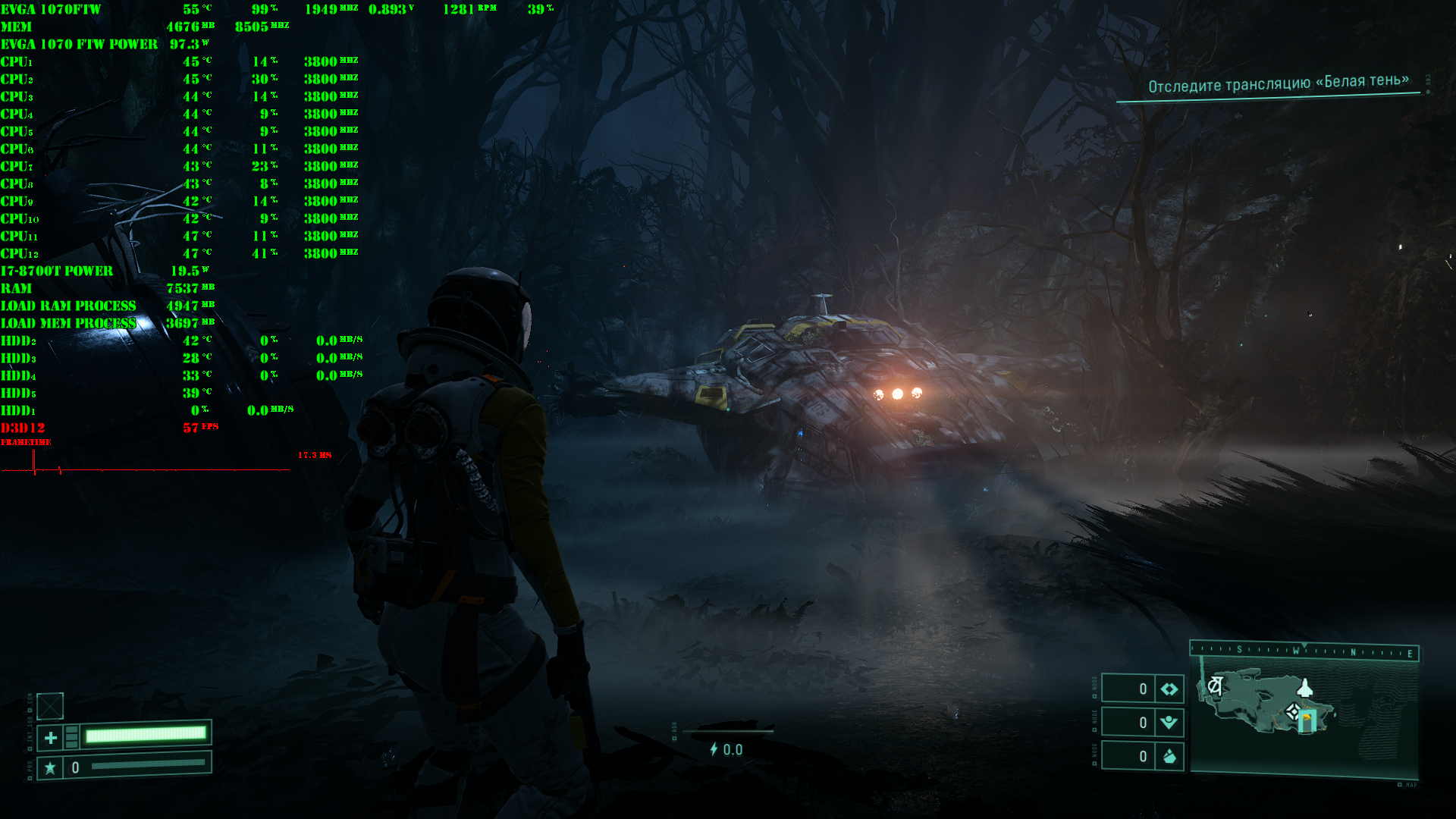Click the plus-shaped integrity icon
The width and height of the screenshot is (1456, 819).
click(x=51, y=737)
